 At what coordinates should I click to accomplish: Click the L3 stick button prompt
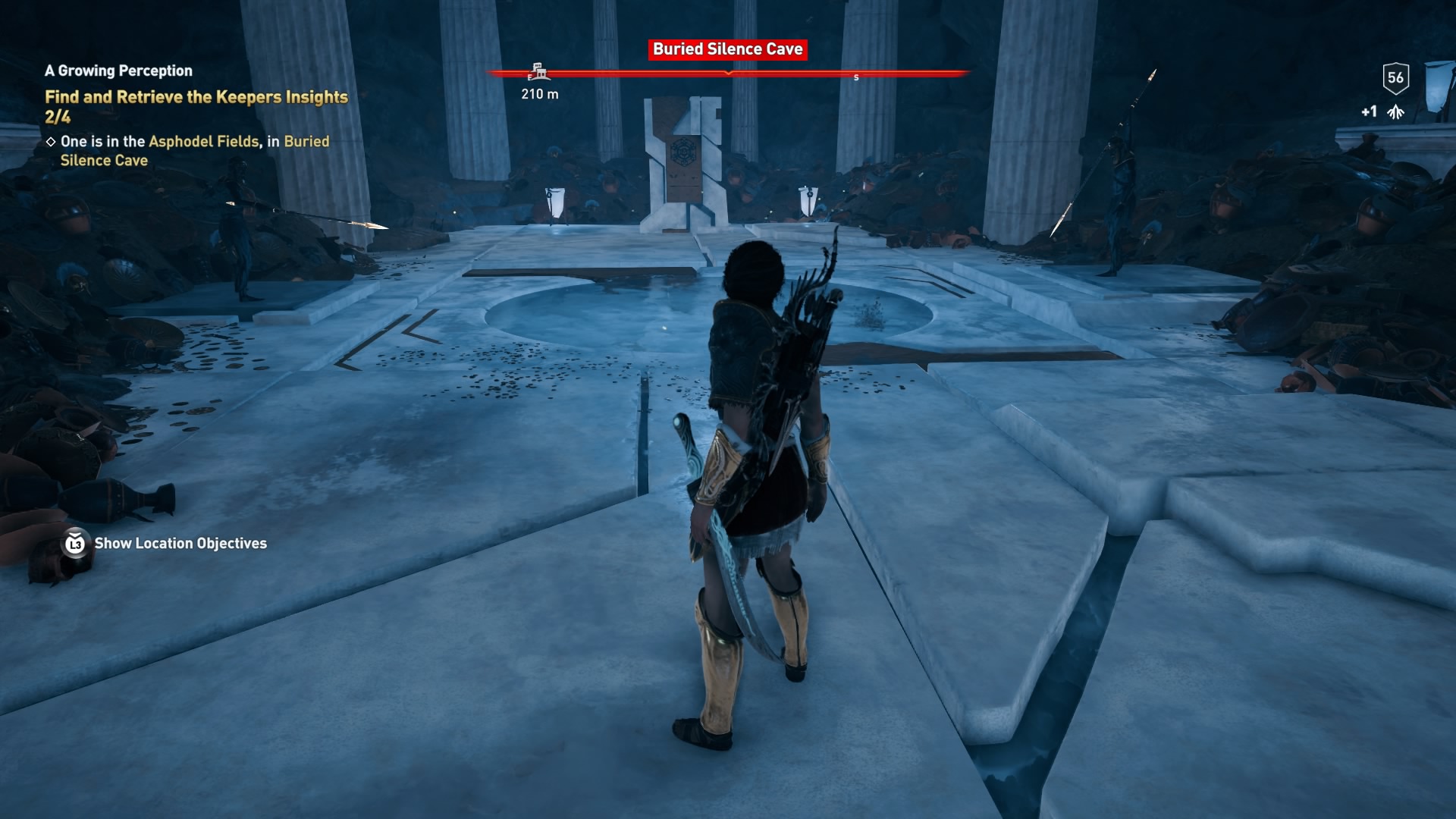74,544
